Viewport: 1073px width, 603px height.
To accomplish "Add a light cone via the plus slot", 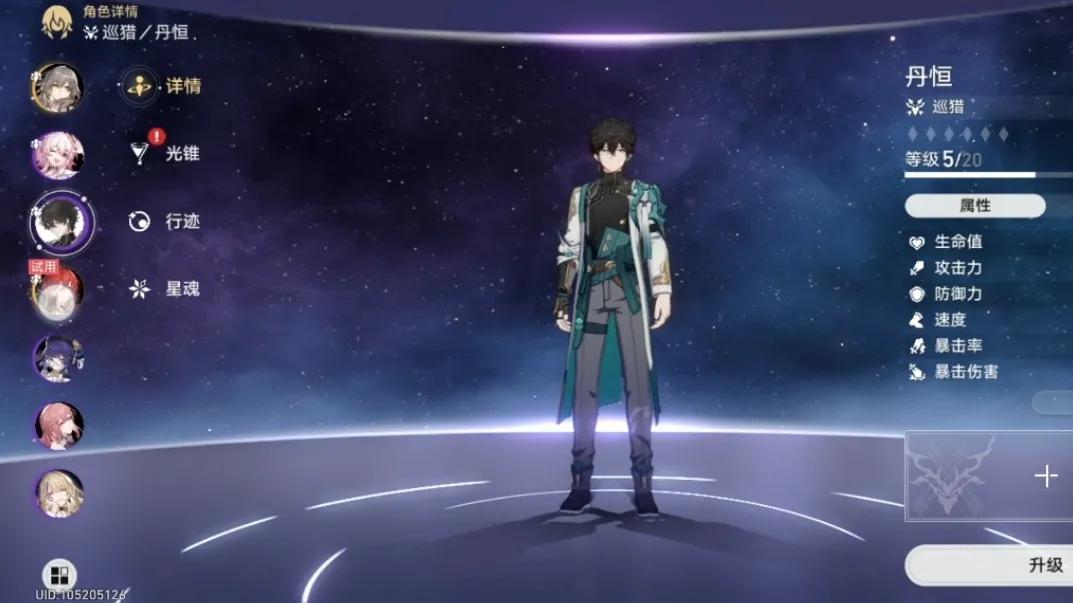I will 1045,476.
